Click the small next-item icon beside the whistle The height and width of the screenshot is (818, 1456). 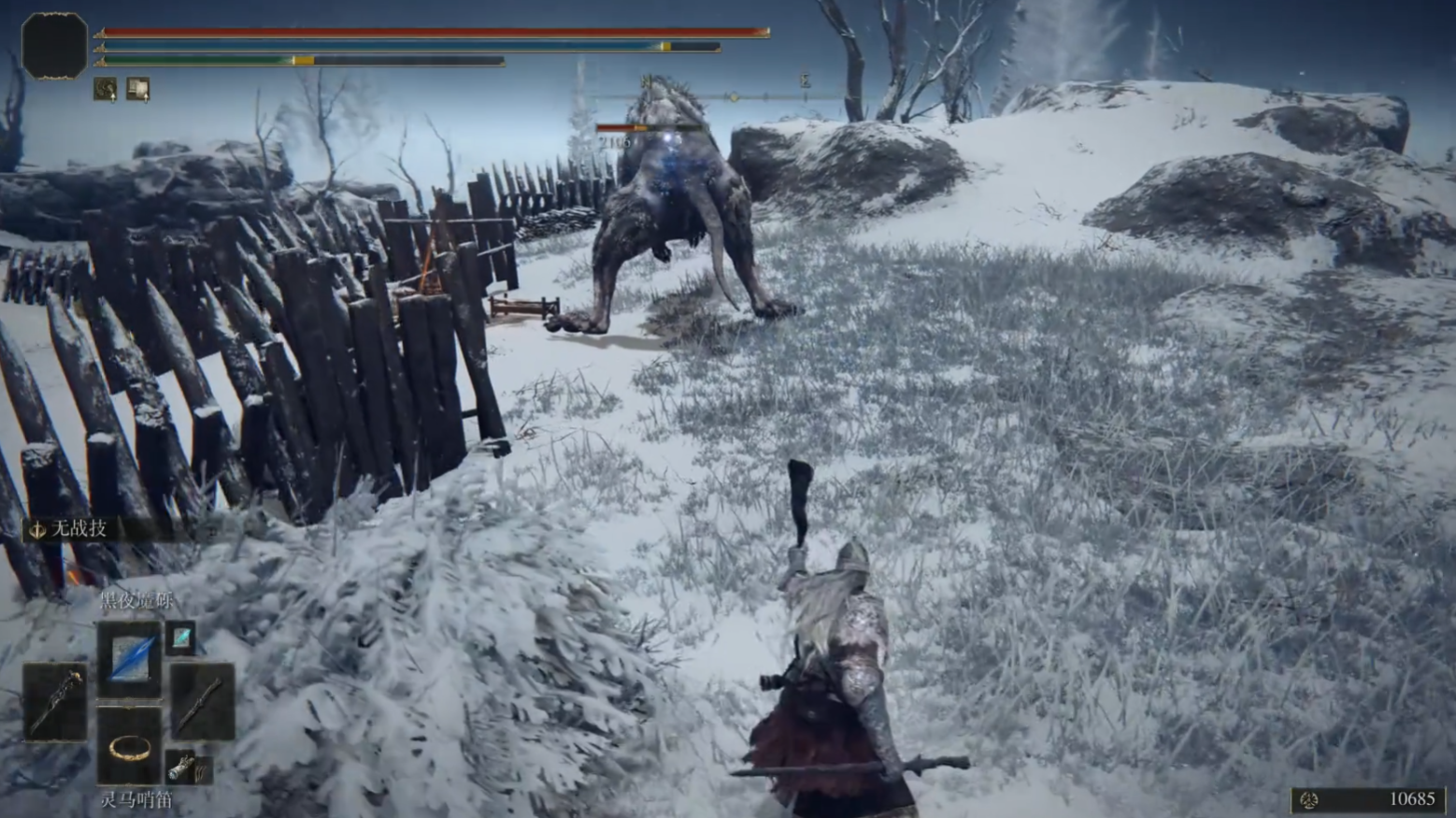coord(188,768)
